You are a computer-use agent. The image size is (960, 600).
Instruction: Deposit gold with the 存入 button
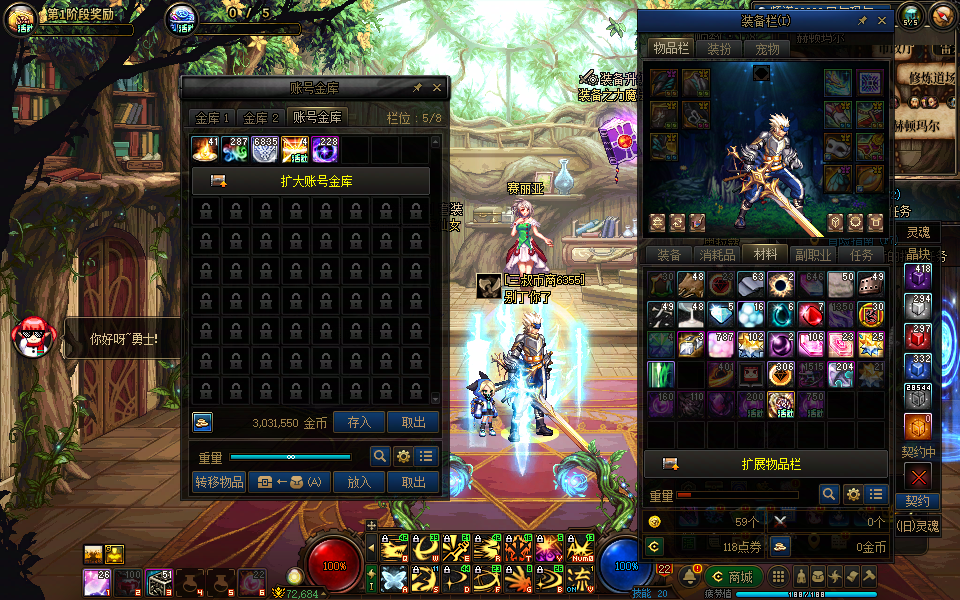[359, 423]
